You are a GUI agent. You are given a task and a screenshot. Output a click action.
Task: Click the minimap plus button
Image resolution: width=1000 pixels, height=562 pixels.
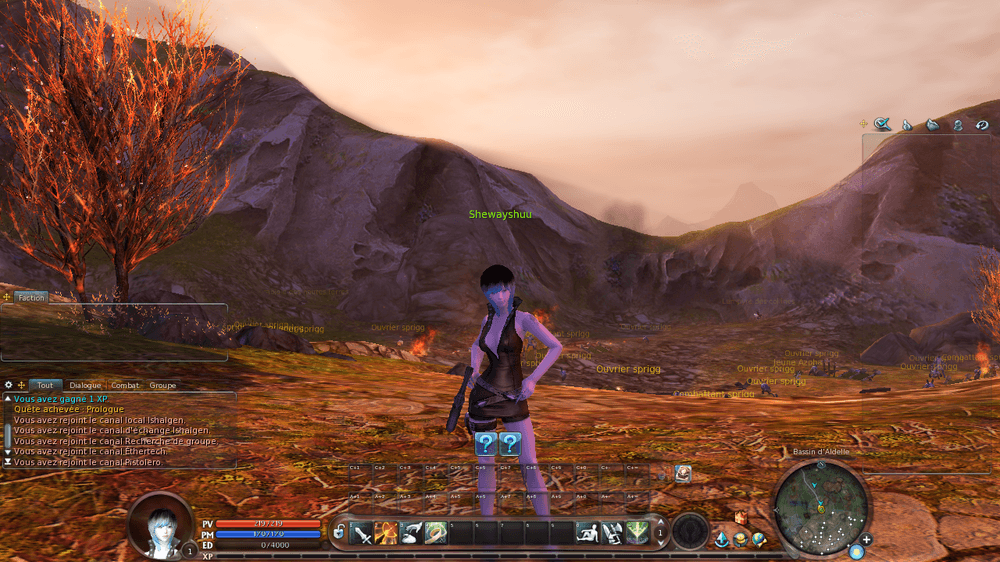(866, 540)
